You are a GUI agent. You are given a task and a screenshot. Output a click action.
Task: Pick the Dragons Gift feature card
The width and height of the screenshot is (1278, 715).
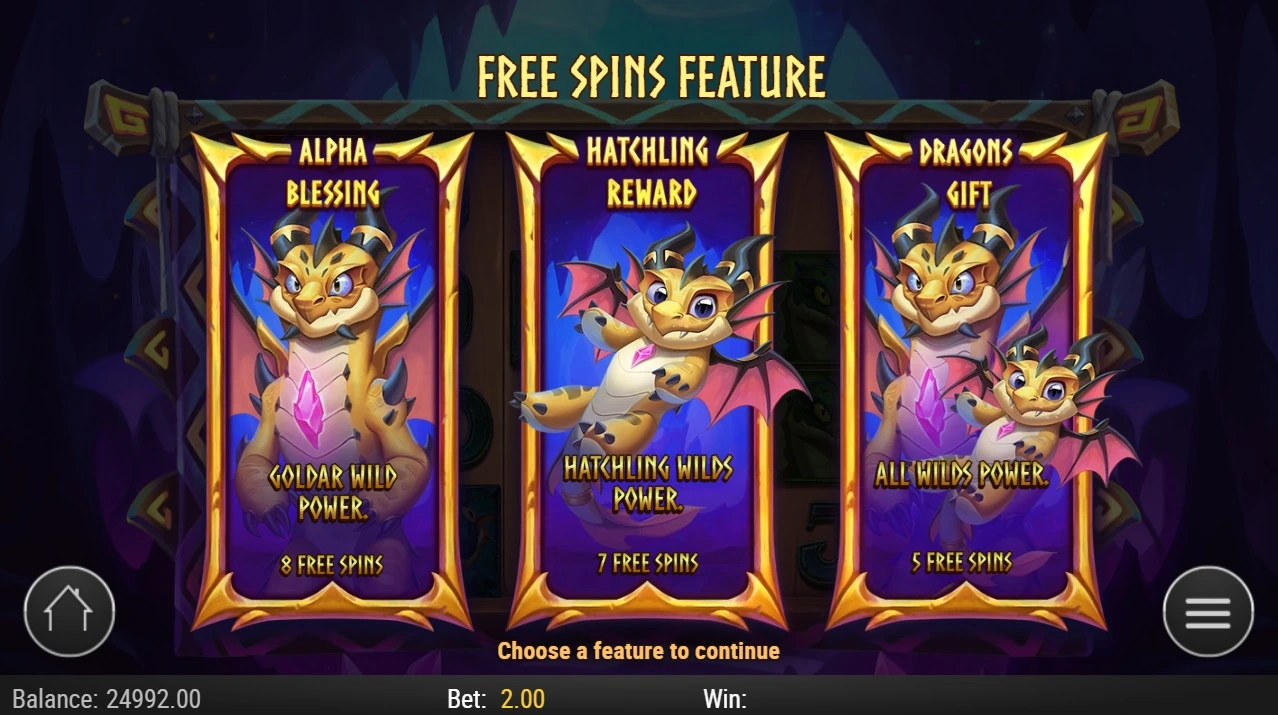[966, 380]
